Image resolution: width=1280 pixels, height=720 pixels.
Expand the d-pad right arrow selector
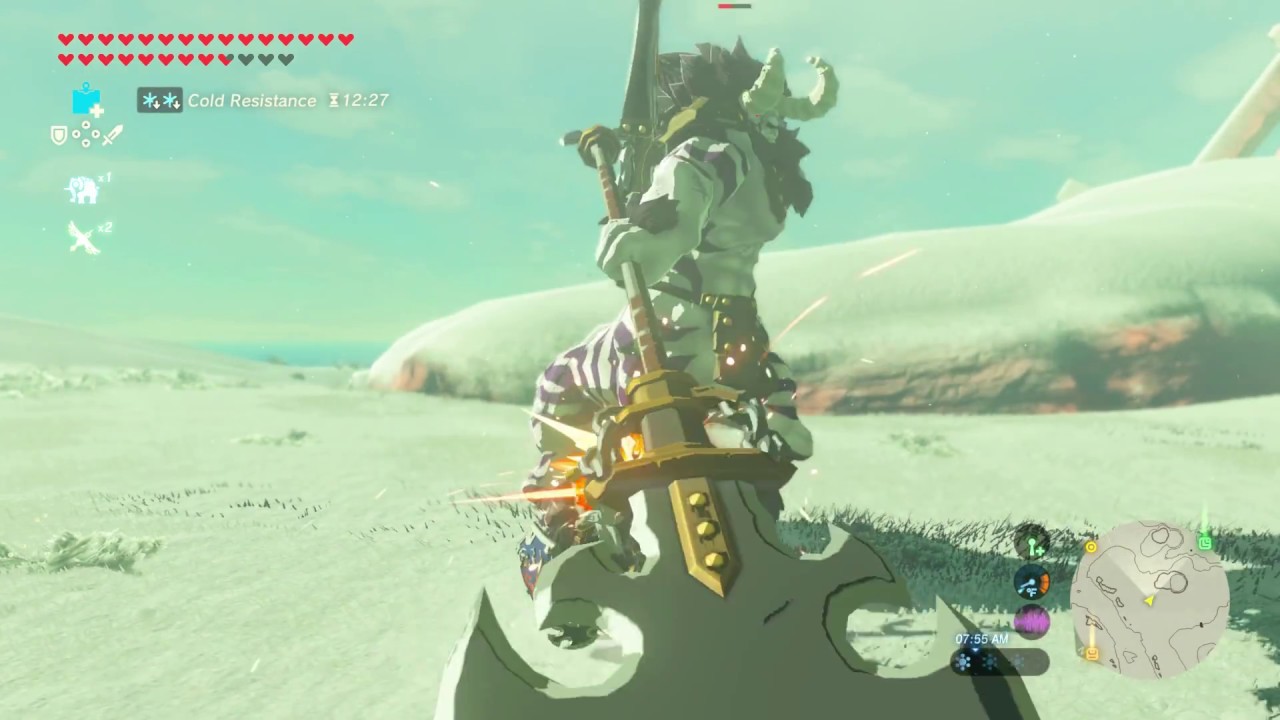coord(96,133)
